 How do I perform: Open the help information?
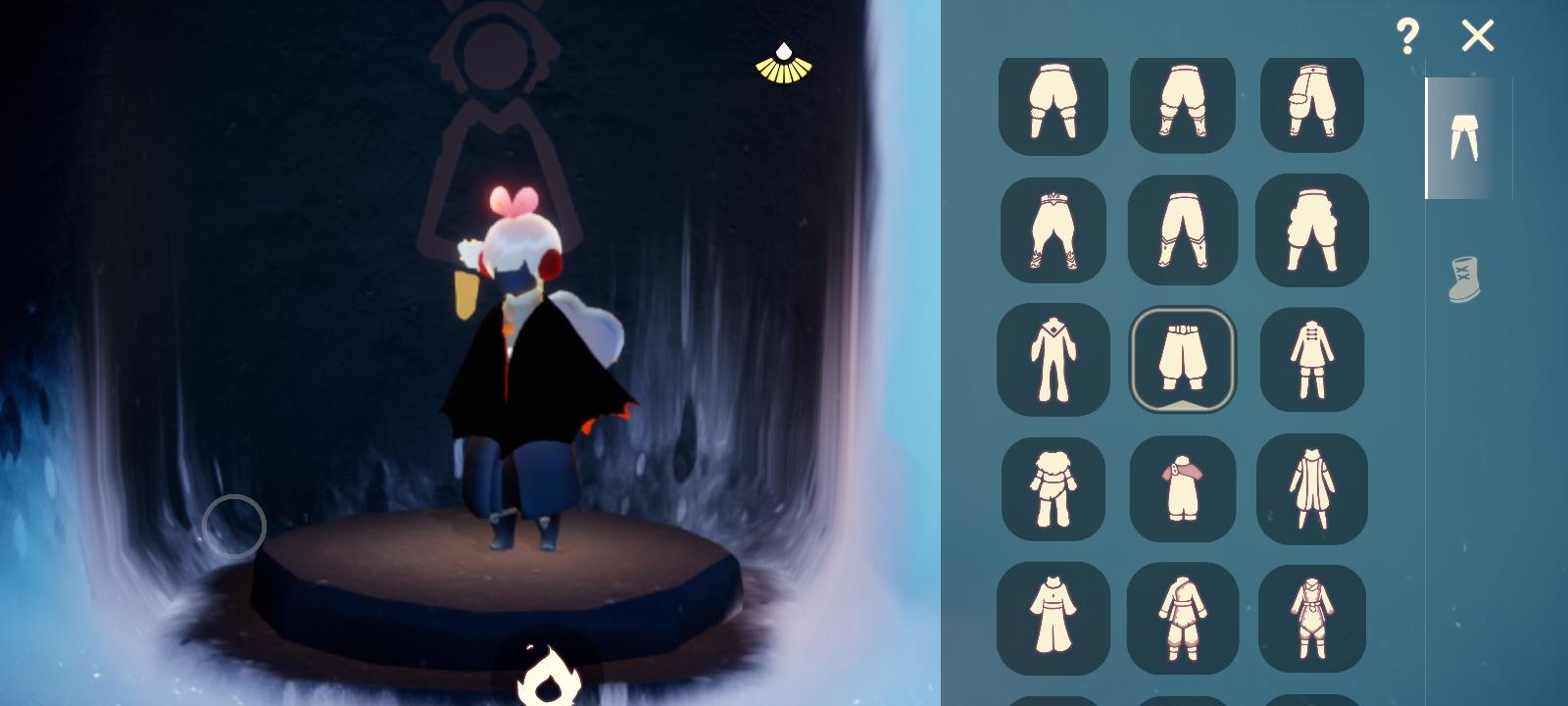pos(1408,36)
